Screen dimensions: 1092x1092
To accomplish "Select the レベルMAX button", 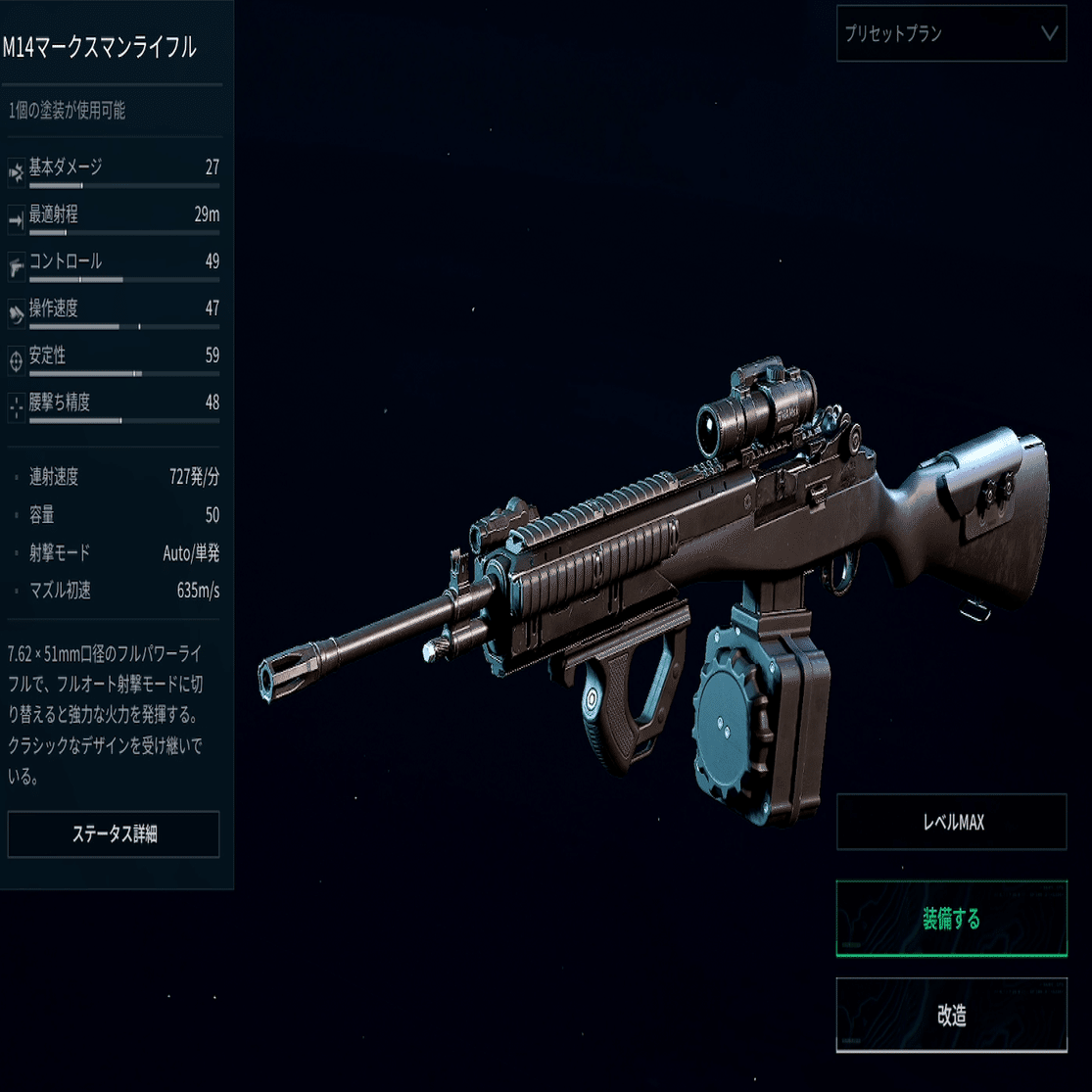I will point(951,822).
